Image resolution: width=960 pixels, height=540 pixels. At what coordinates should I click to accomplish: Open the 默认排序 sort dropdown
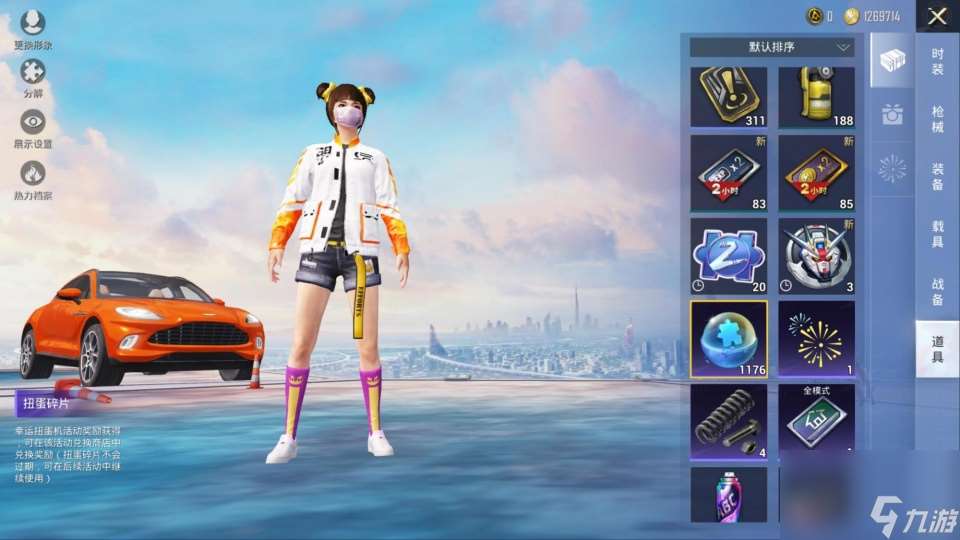click(x=771, y=47)
